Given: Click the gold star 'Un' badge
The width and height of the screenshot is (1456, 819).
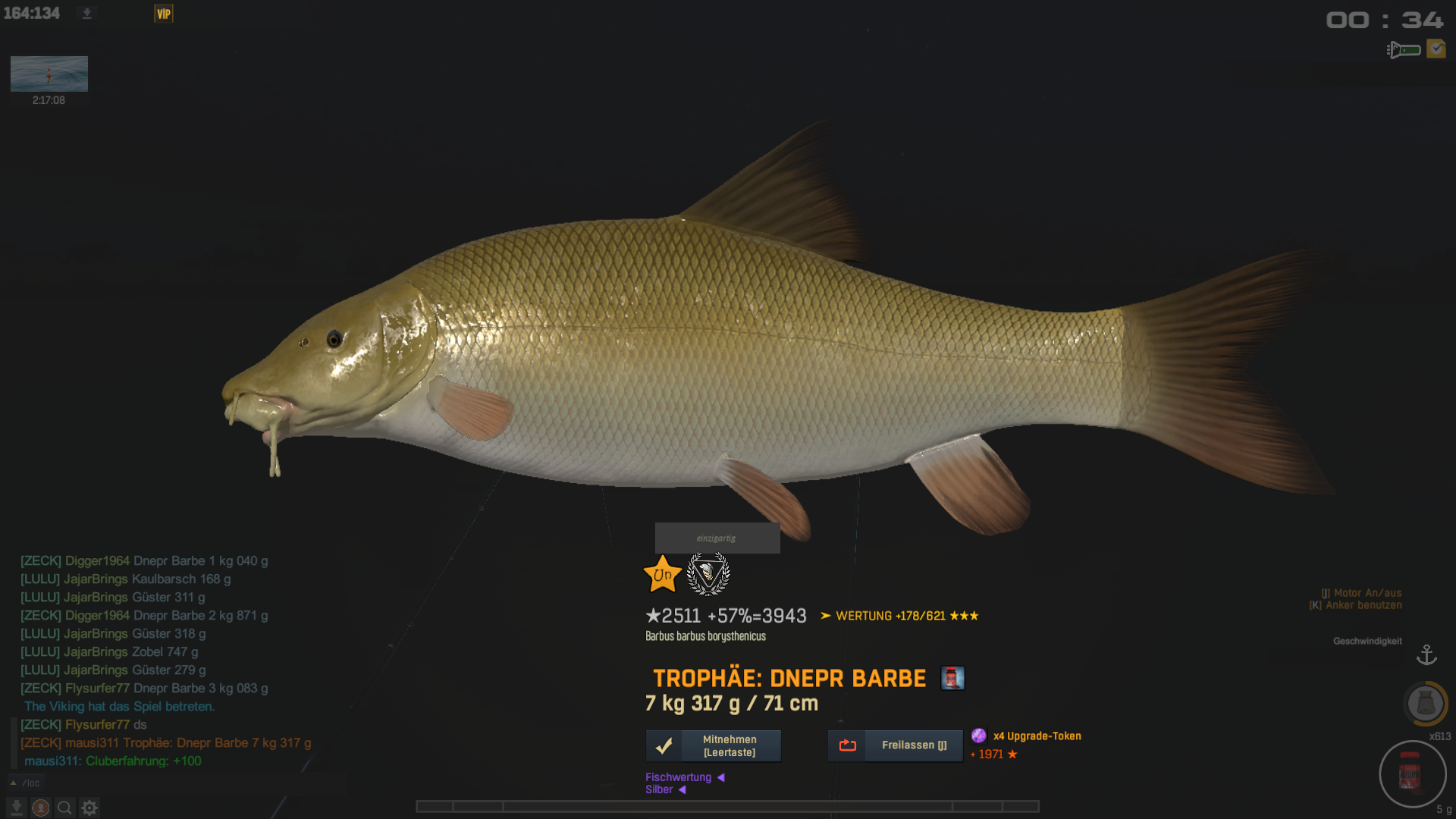Looking at the screenshot, I should [662, 575].
